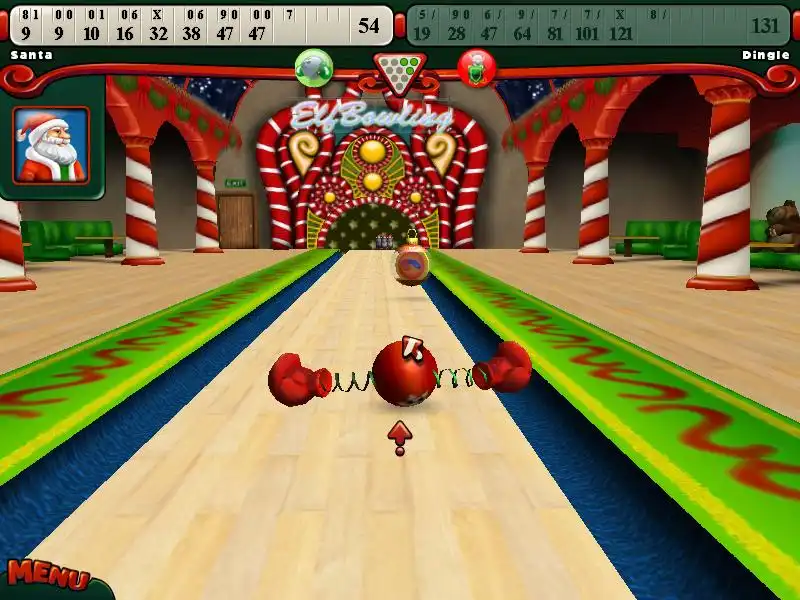The width and height of the screenshot is (800, 600).
Task: Click the green boxing-glove ball icon
Action: [x=314, y=67]
